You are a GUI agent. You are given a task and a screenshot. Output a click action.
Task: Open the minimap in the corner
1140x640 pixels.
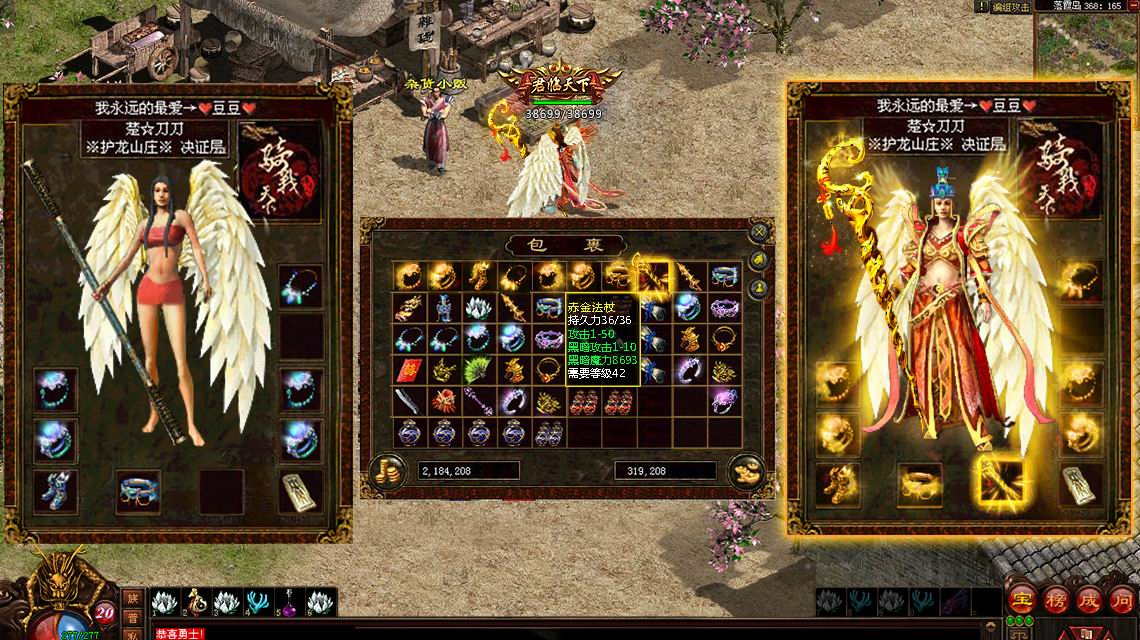pyautogui.click(x=1086, y=45)
